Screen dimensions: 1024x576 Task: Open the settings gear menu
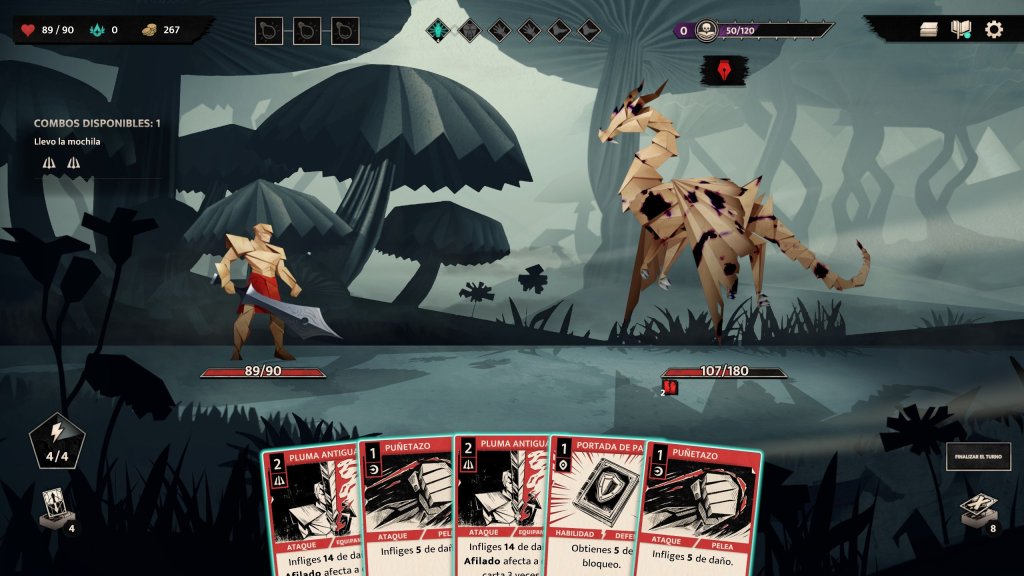tap(994, 29)
